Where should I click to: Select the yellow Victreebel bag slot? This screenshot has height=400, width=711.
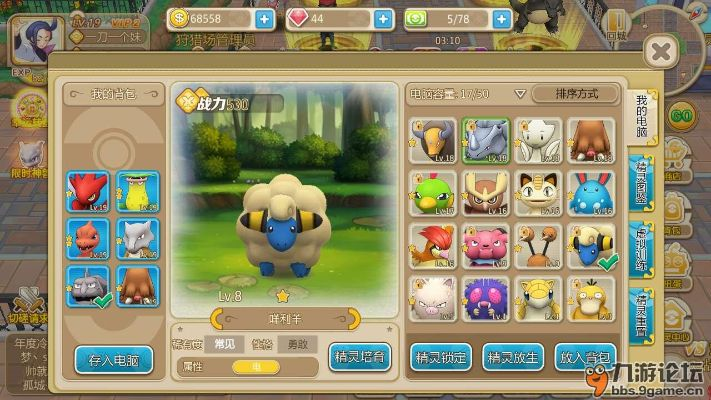(138, 192)
